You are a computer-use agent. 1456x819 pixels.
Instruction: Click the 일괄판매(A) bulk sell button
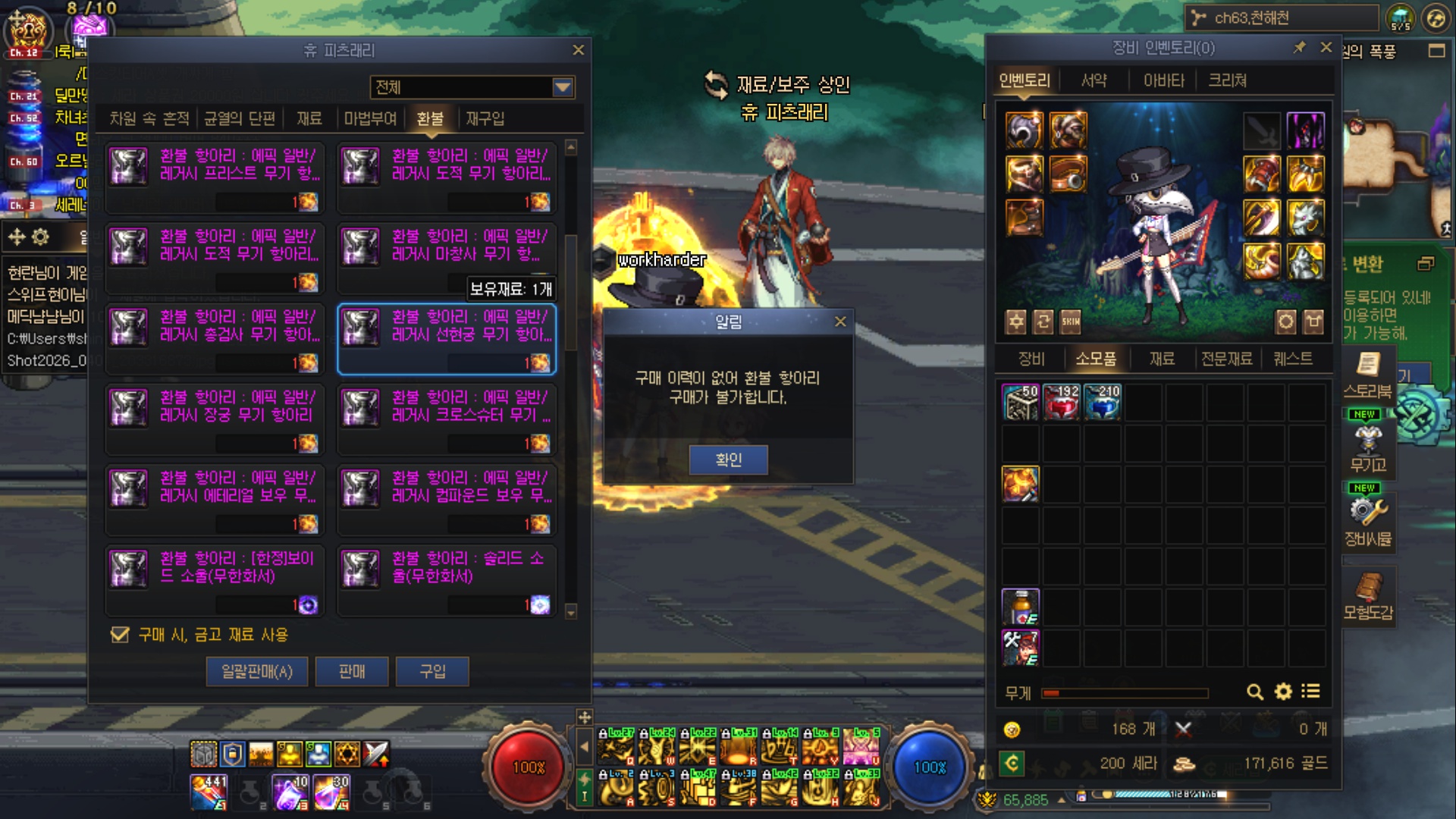coord(257,671)
